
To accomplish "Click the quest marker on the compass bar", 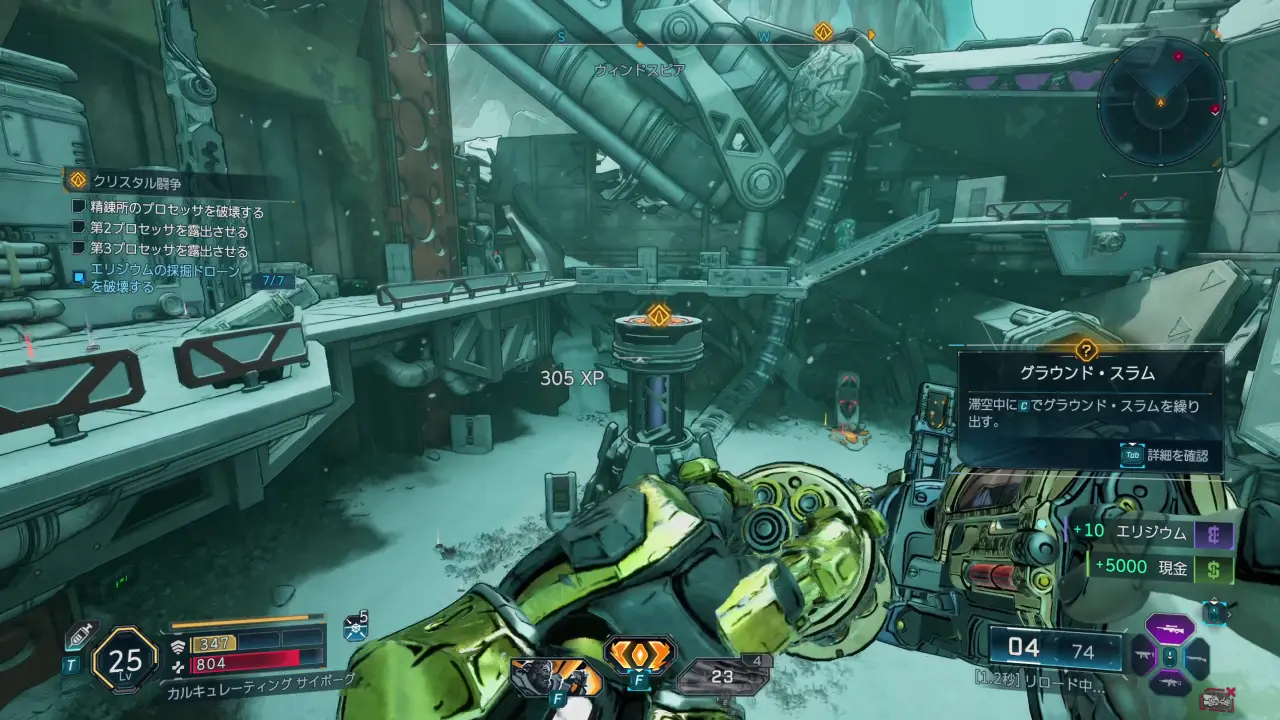I will (x=823, y=32).
